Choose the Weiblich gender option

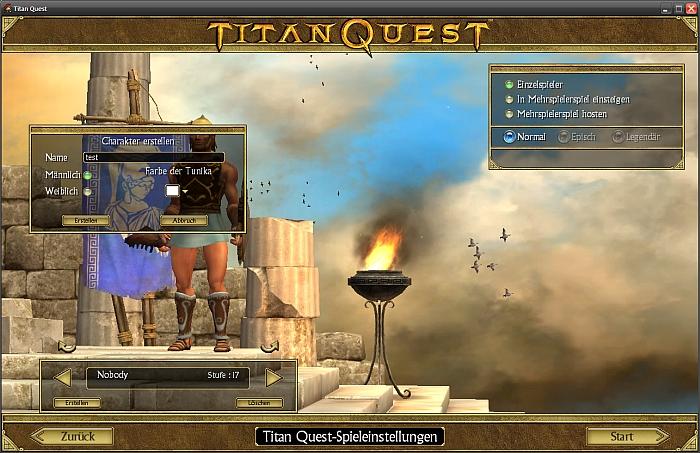[x=88, y=191]
